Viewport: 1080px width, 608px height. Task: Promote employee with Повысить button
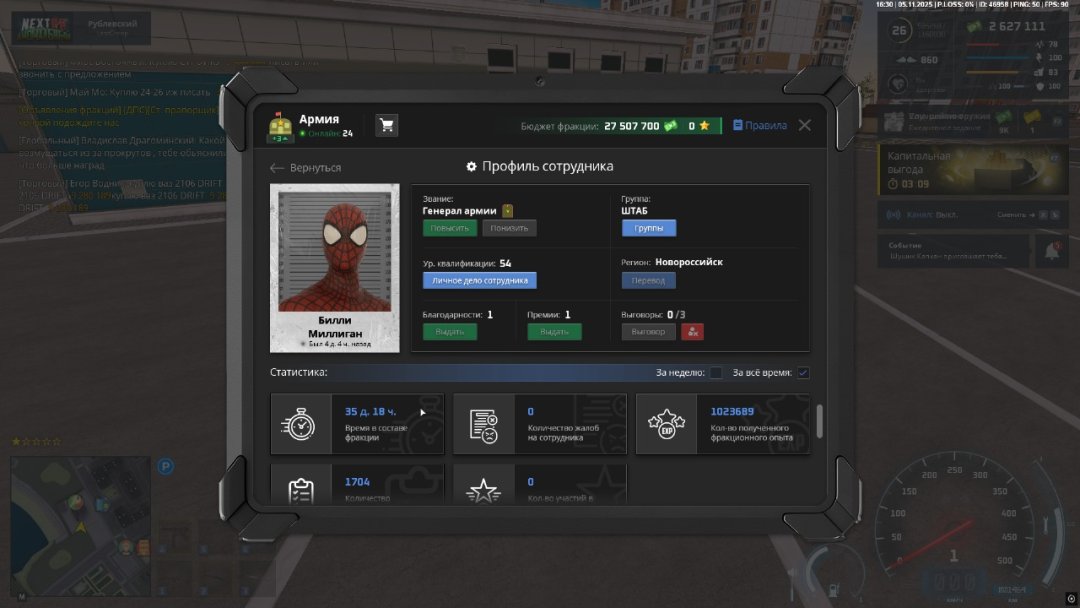[449, 228]
